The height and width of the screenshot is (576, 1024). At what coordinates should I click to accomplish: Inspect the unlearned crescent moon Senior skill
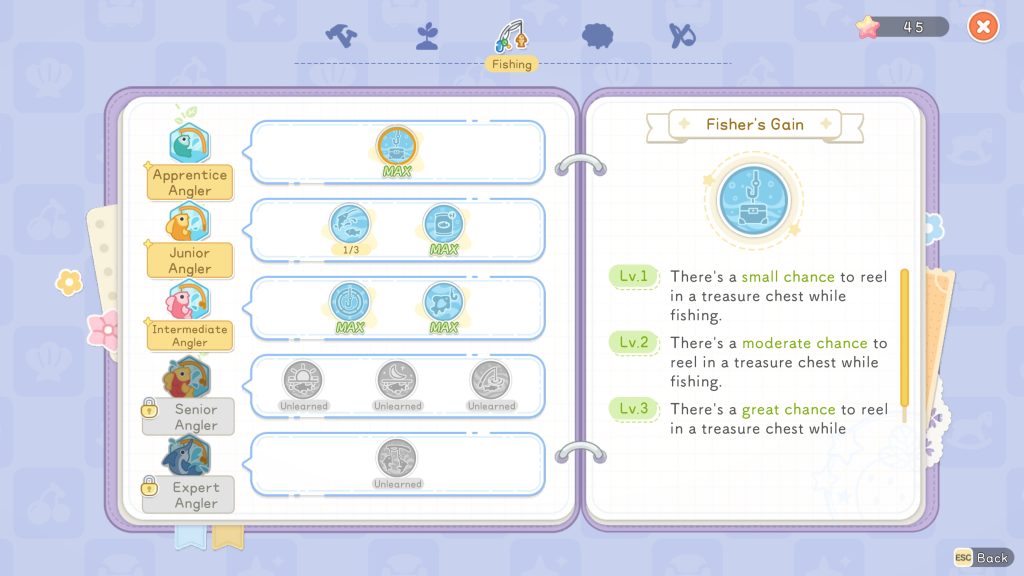[x=397, y=380]
